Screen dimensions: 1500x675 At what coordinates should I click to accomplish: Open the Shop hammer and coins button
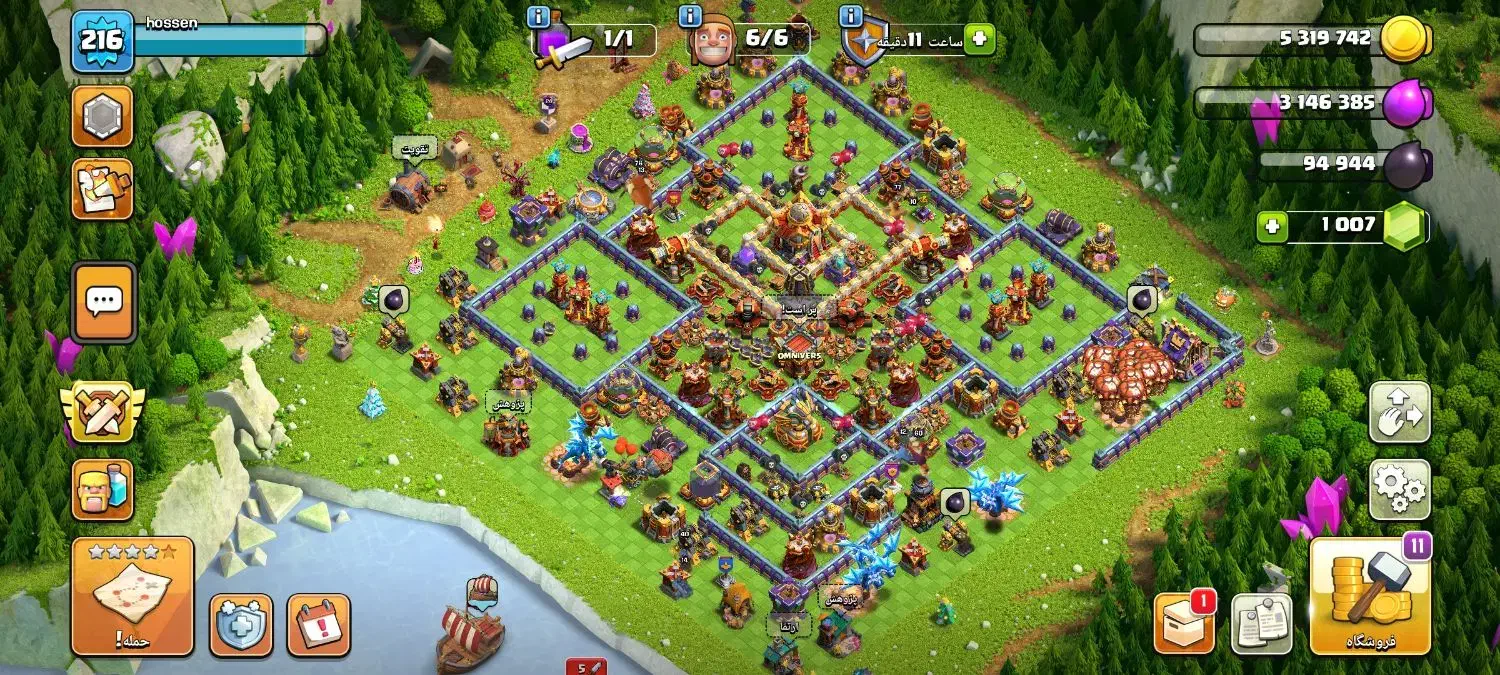(1370, 596)
